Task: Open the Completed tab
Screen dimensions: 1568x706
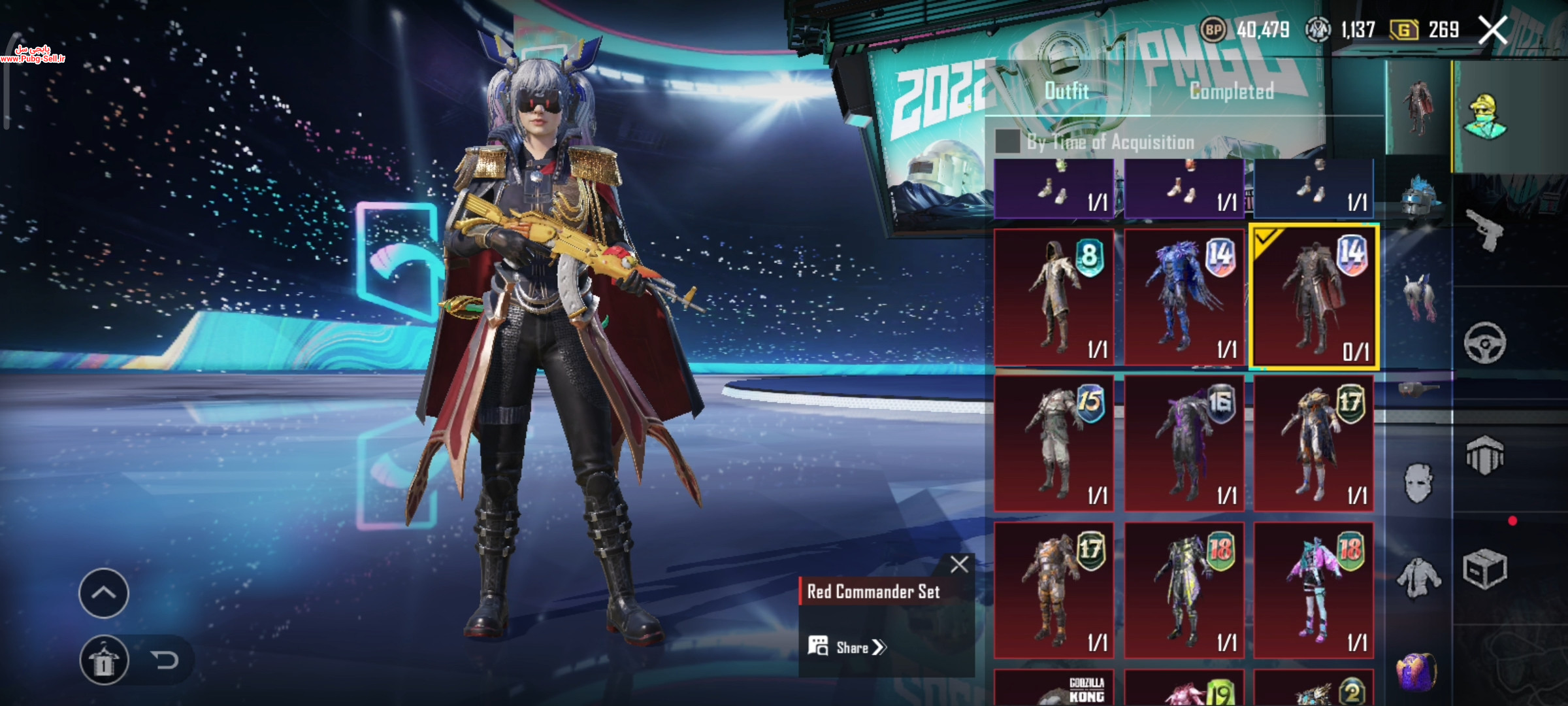Action: [x=1232, y=92]
